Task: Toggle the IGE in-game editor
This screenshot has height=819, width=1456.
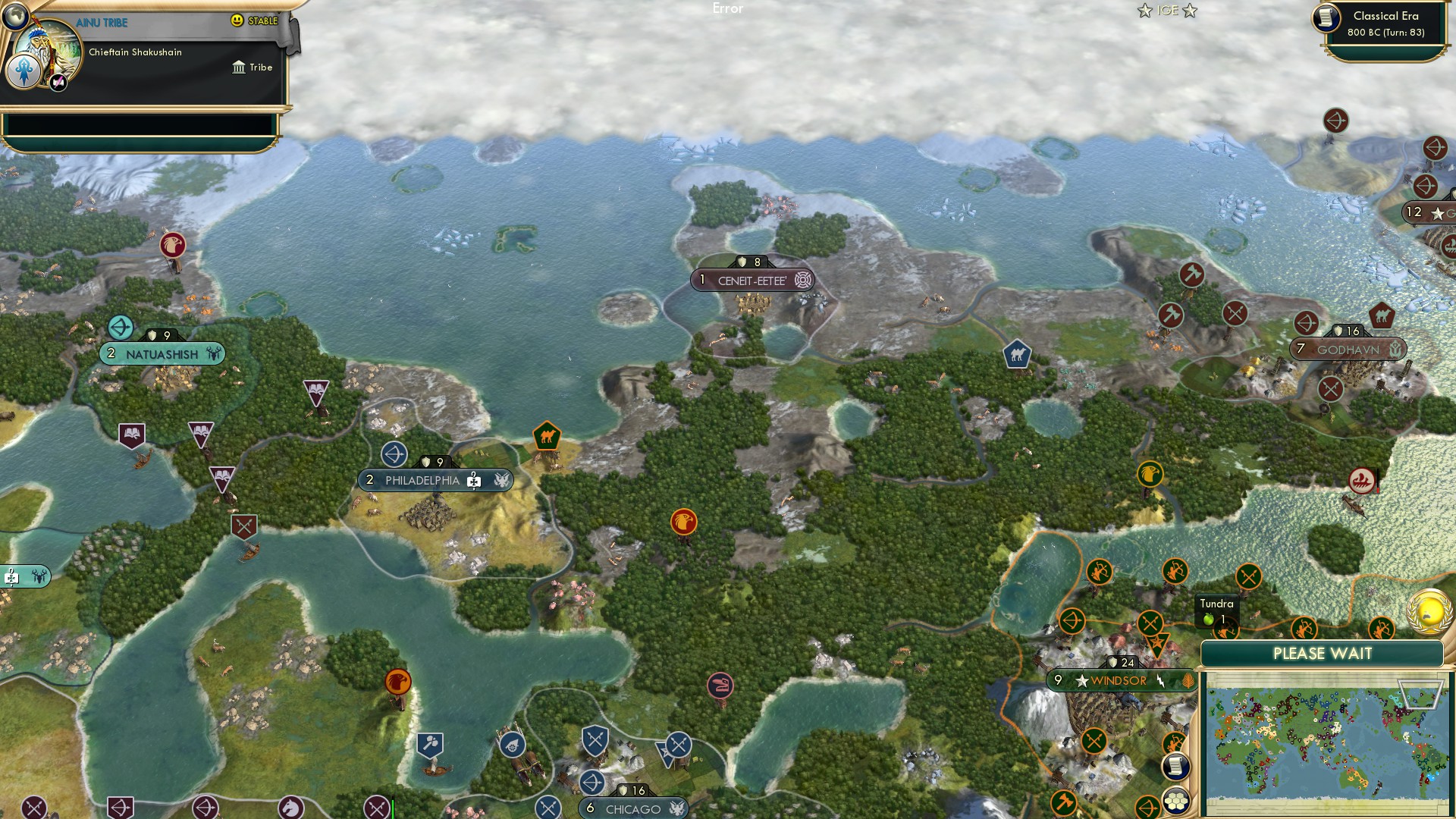Action: click(x=1167, y=11)
